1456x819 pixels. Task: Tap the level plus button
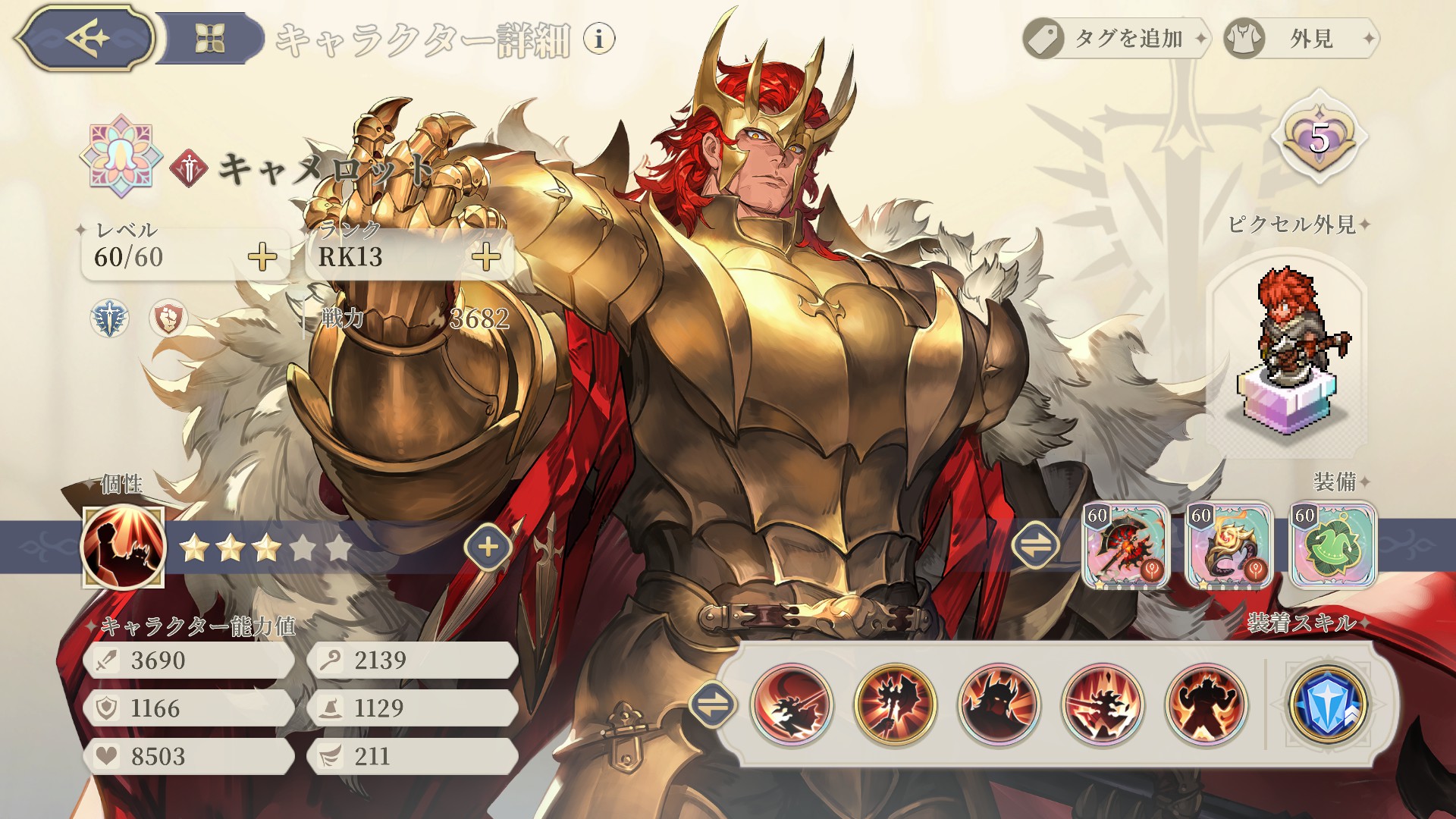coord(262,257)
